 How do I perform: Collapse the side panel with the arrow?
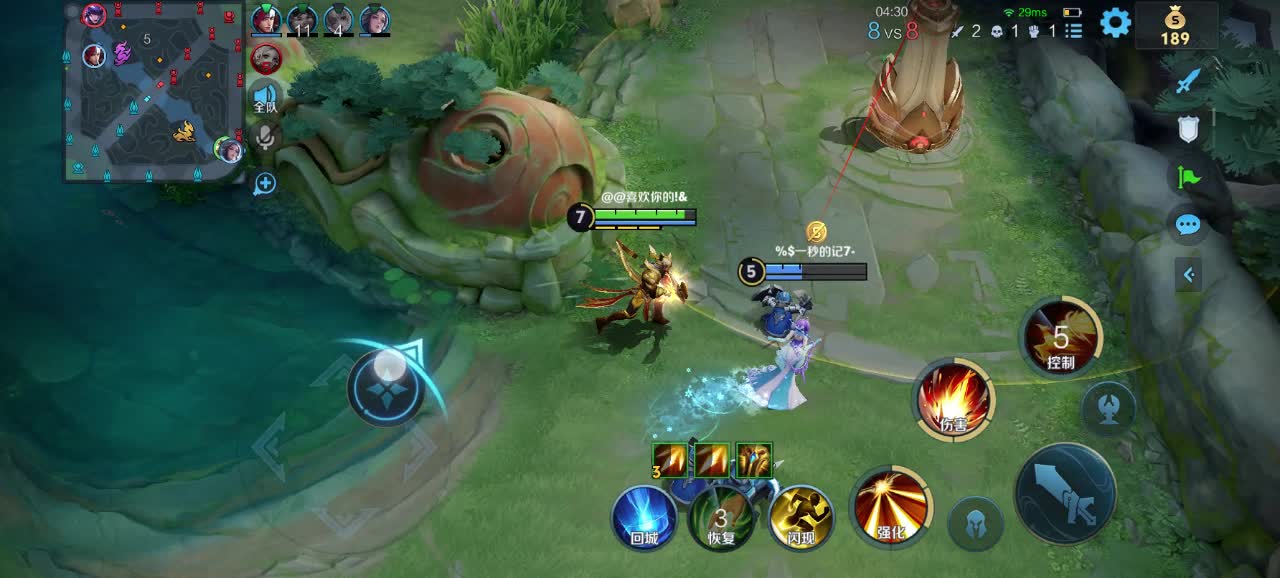point(1188,274)
